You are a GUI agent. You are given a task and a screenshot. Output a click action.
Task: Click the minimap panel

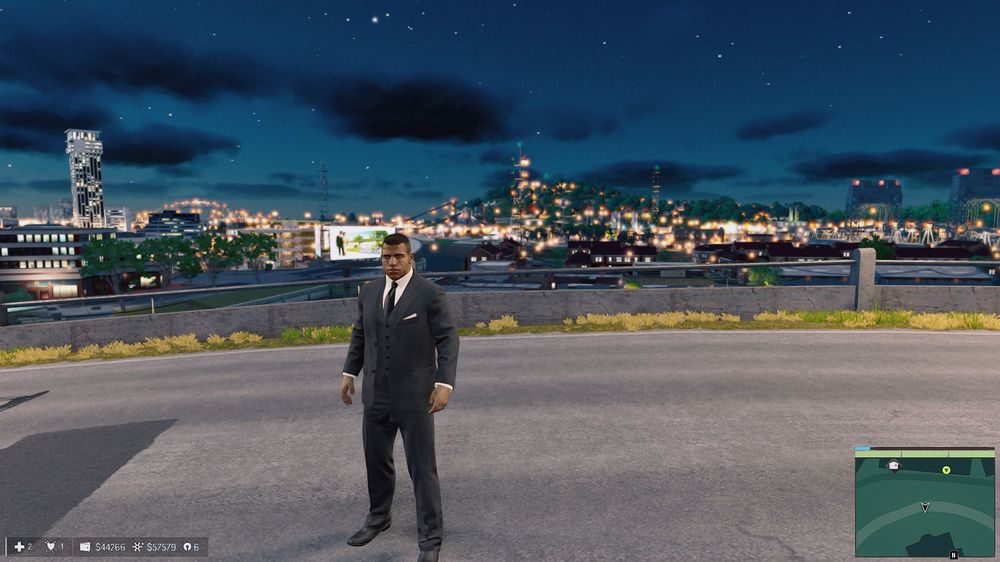coord(924,501)
